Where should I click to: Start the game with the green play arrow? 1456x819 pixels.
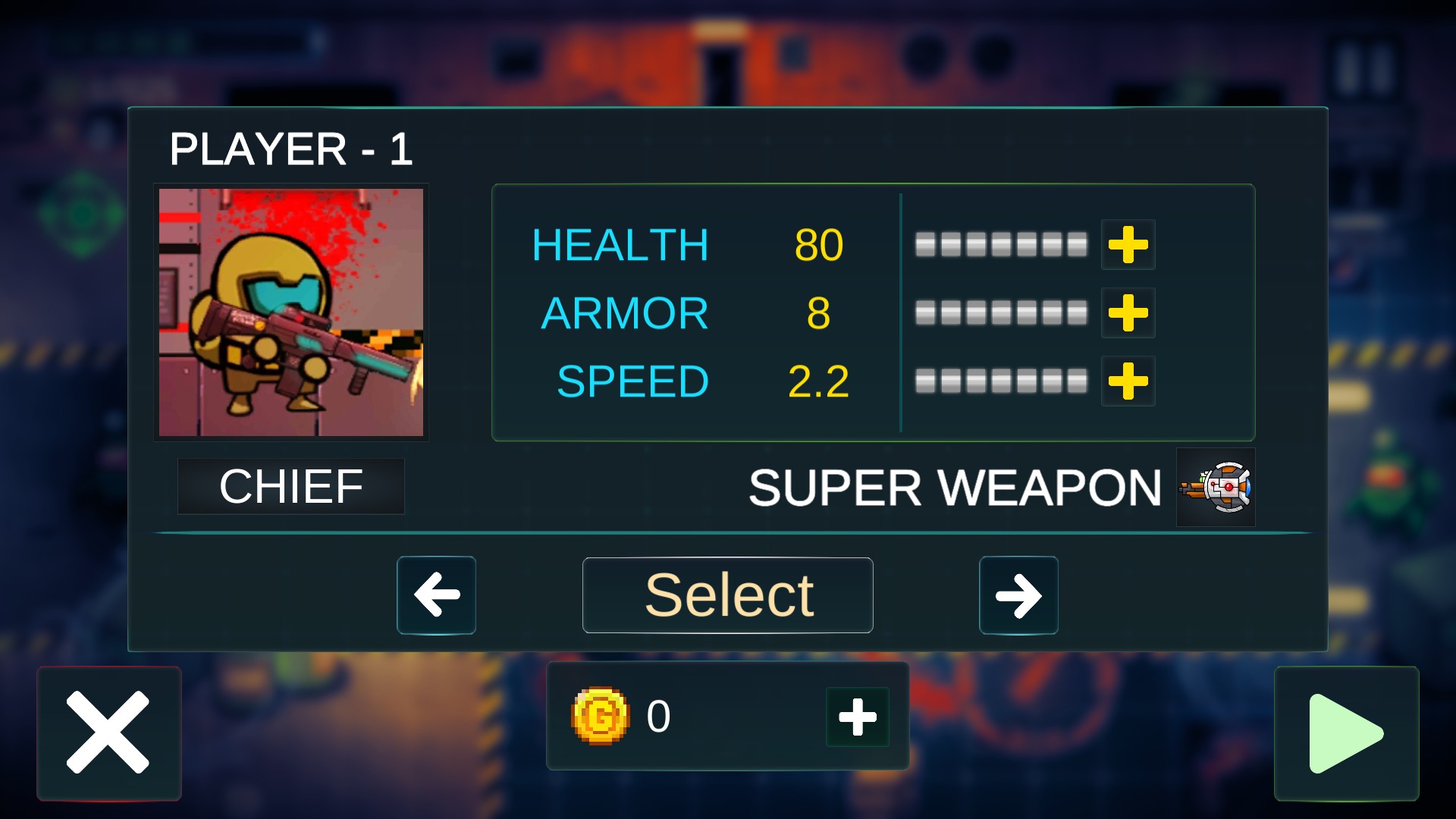(1346, 733)
